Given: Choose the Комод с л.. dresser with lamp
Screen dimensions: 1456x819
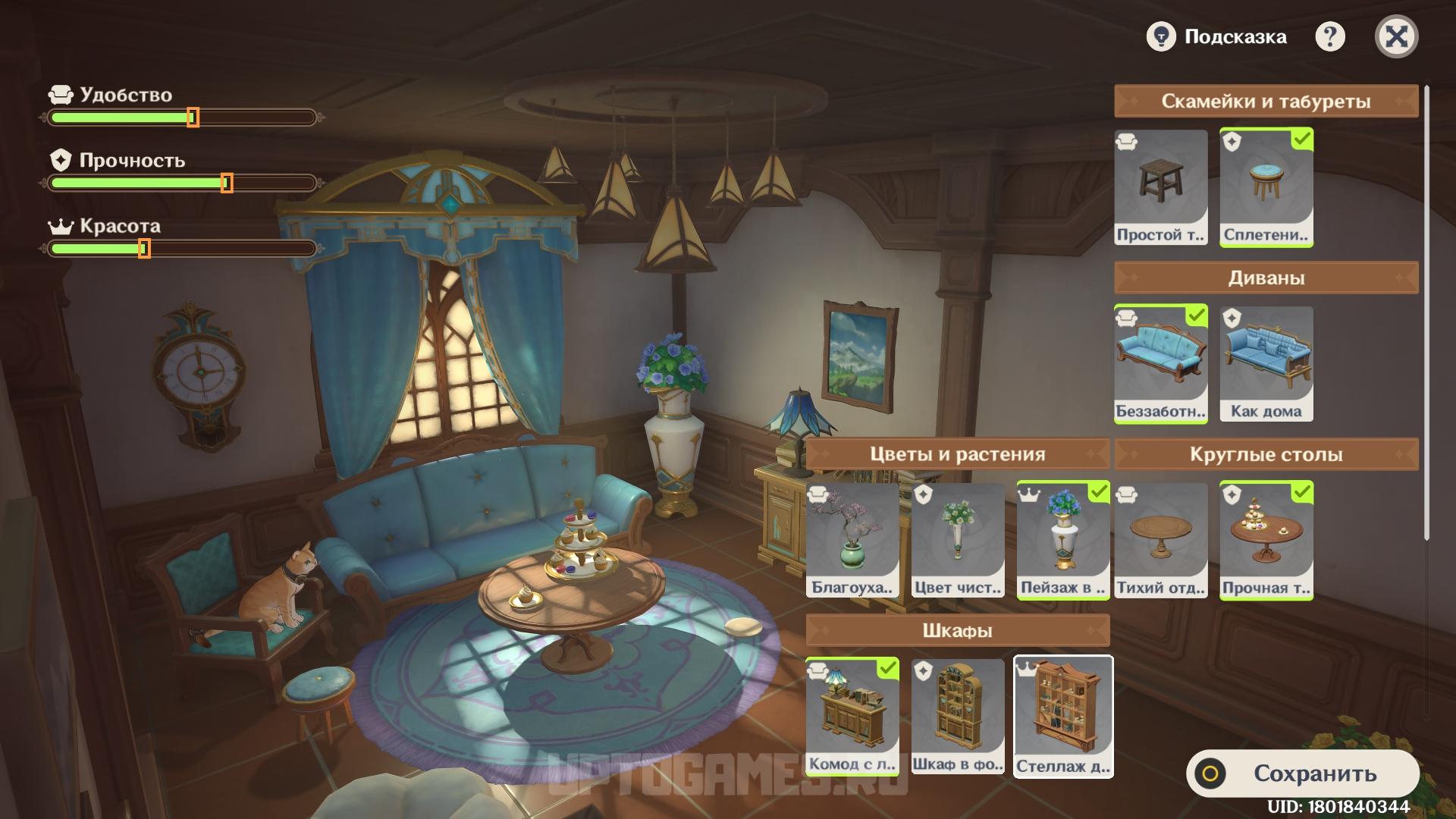Looking at the screenshot, I should 852,717.
